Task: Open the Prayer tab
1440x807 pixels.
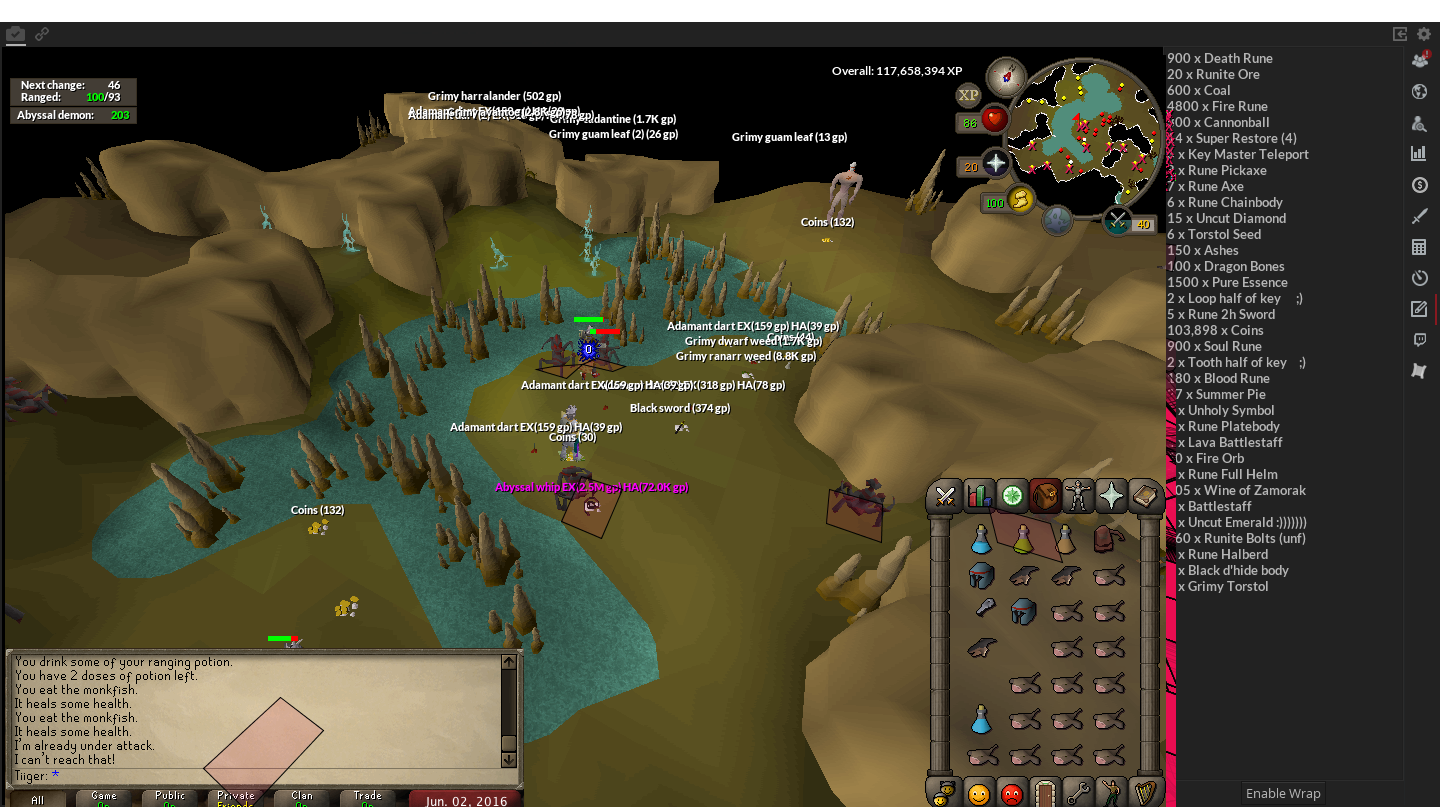Action: [x=1111, y=496]
